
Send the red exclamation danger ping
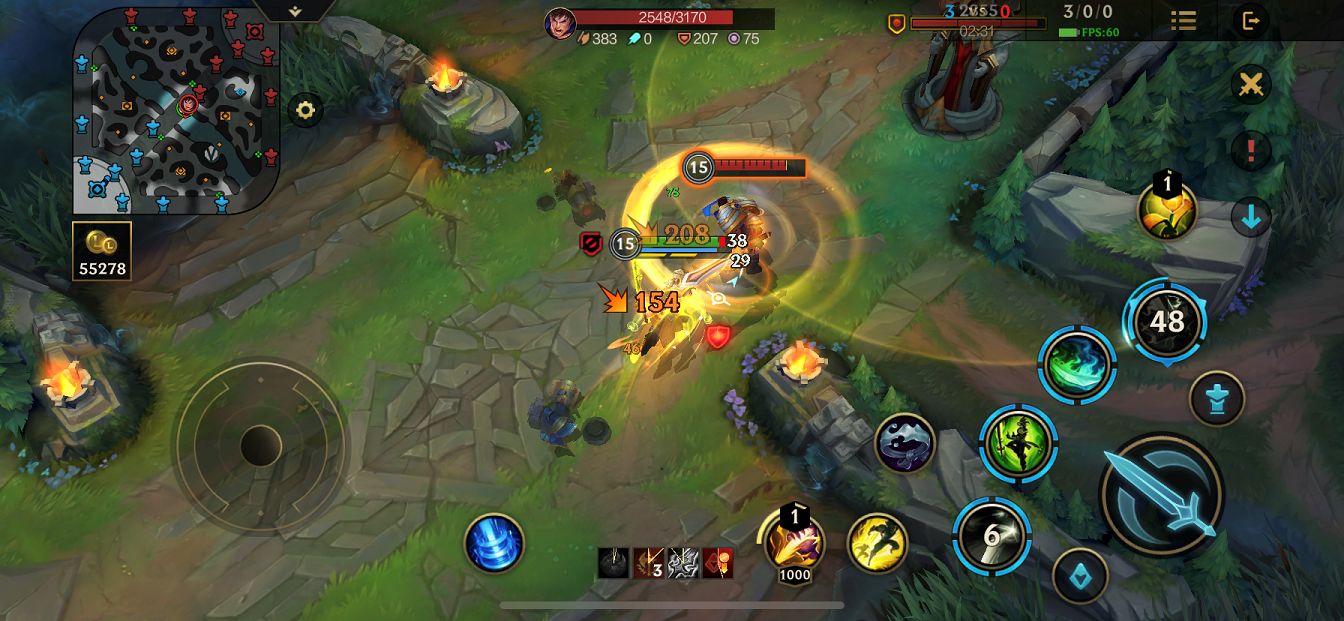1250,151
